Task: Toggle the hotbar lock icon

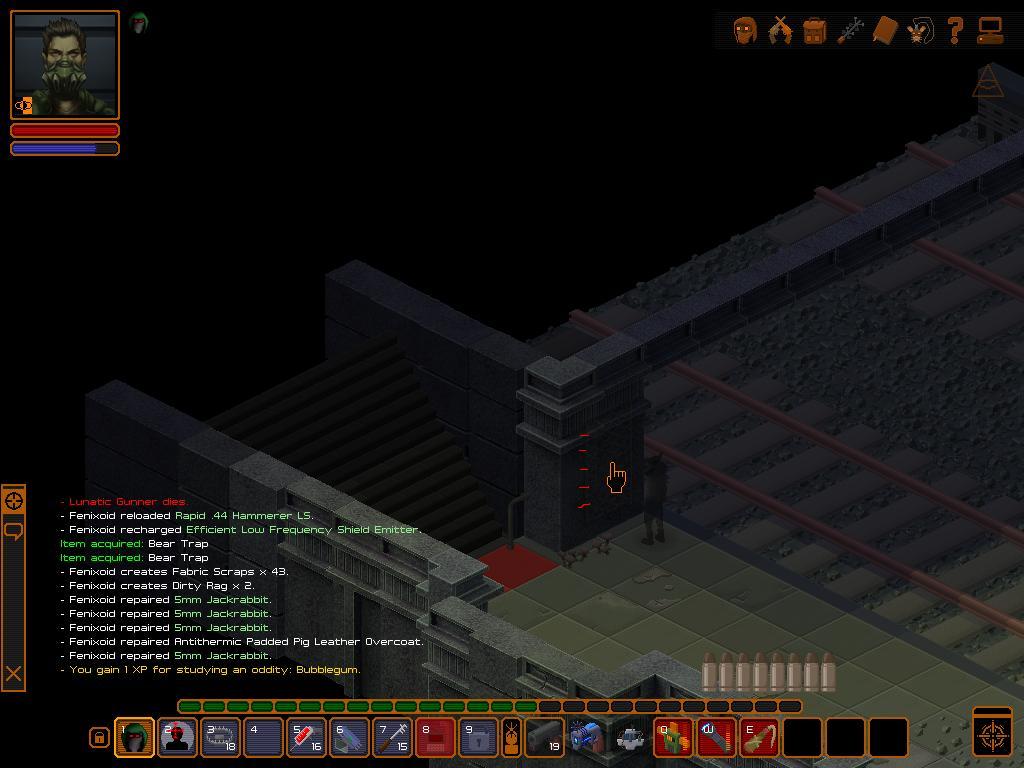Action: pyautogui.click(x=98, y=738)
